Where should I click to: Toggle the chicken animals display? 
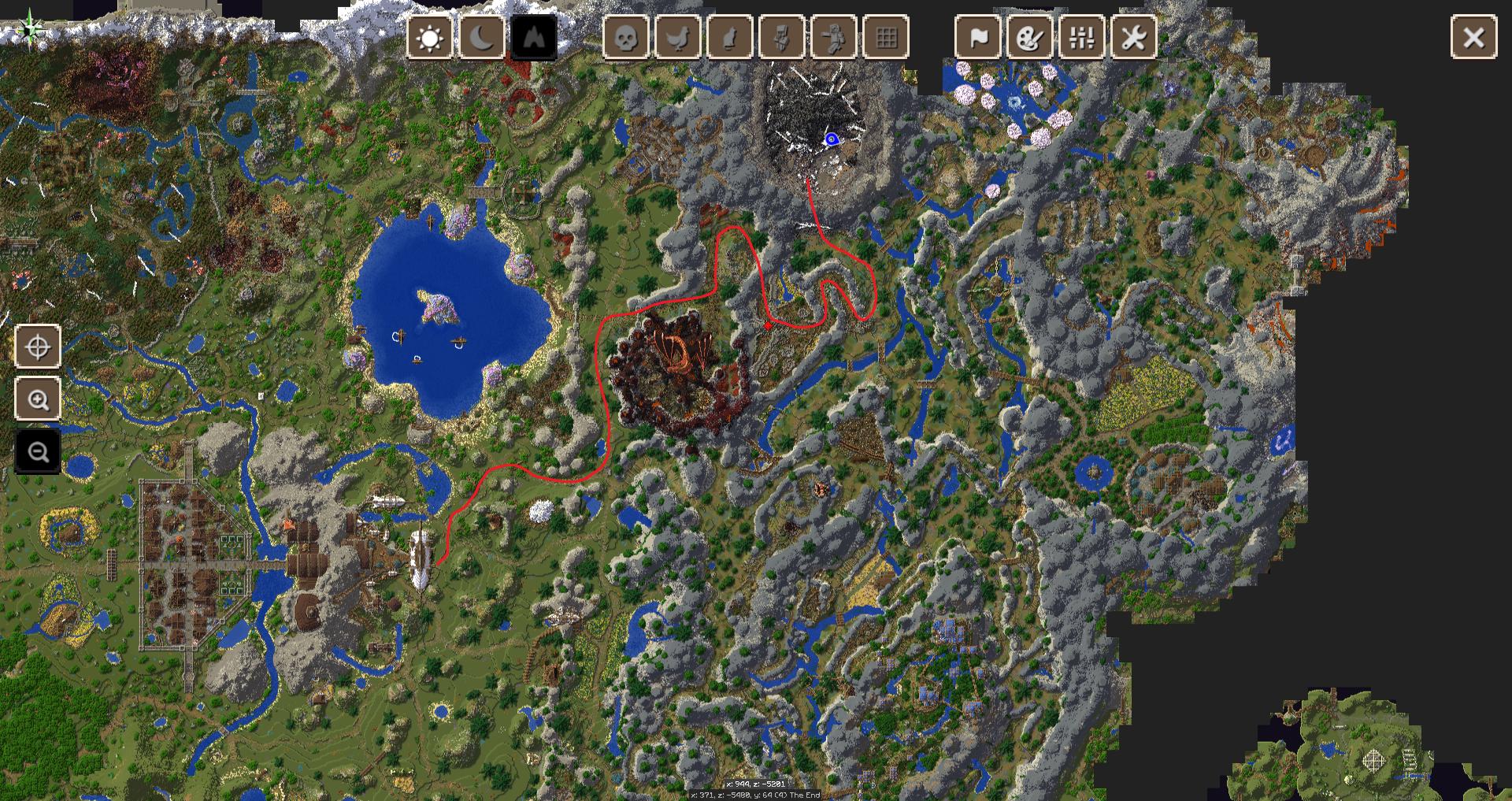click(x=678, y=37)
